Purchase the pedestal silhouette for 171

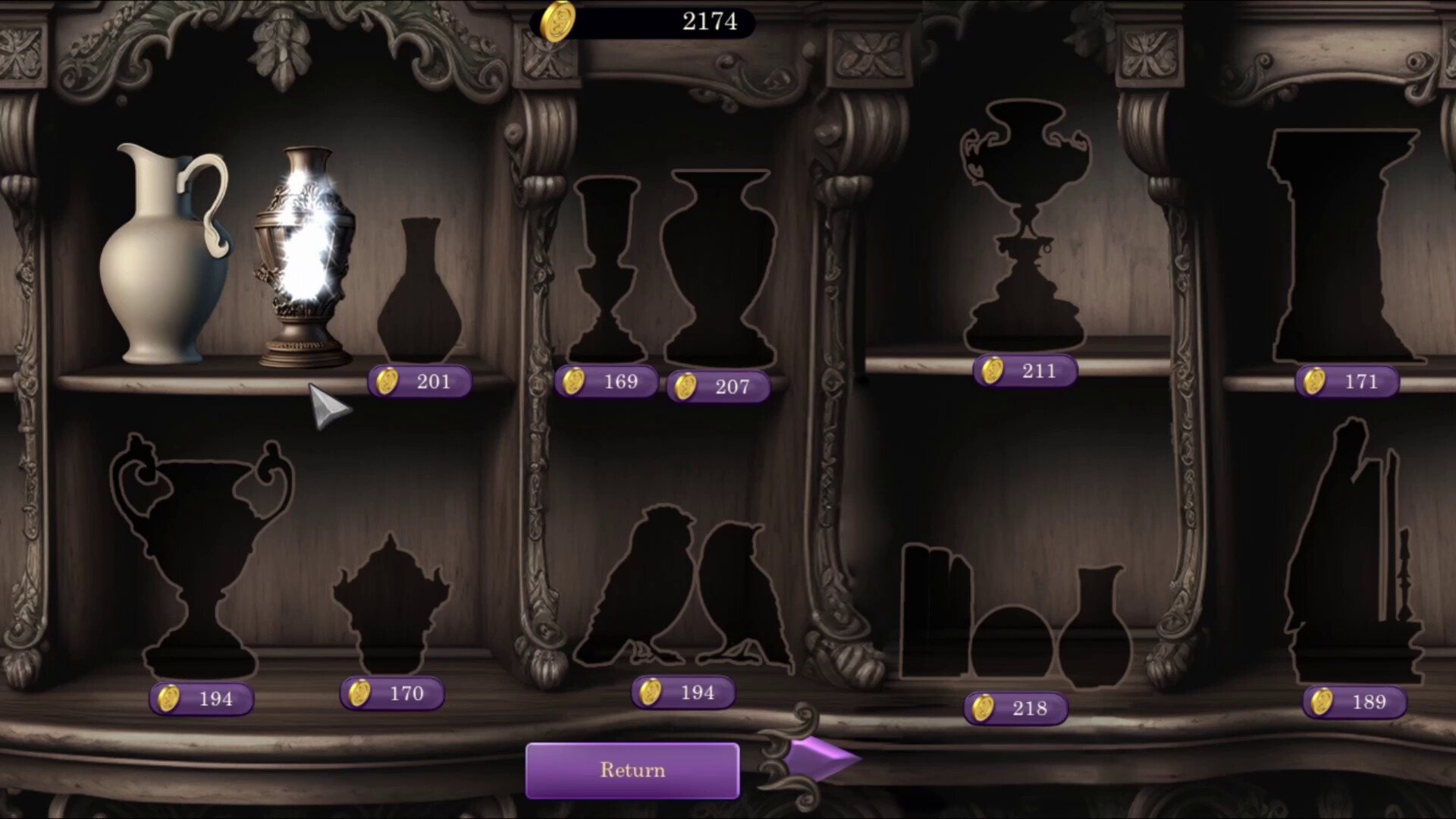(x=1345, y=381)
